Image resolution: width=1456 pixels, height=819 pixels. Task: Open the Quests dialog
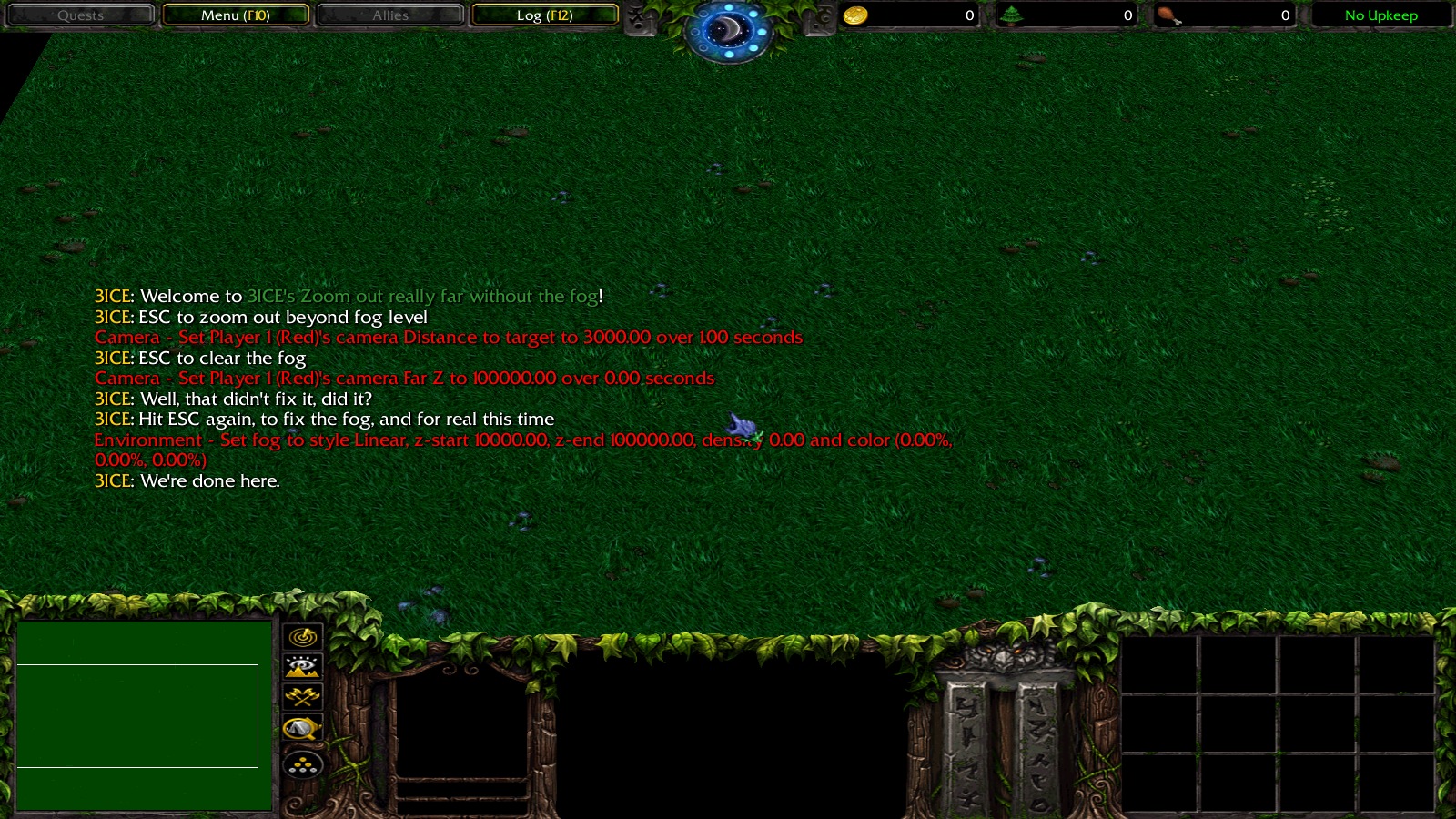tap(81, 15)
